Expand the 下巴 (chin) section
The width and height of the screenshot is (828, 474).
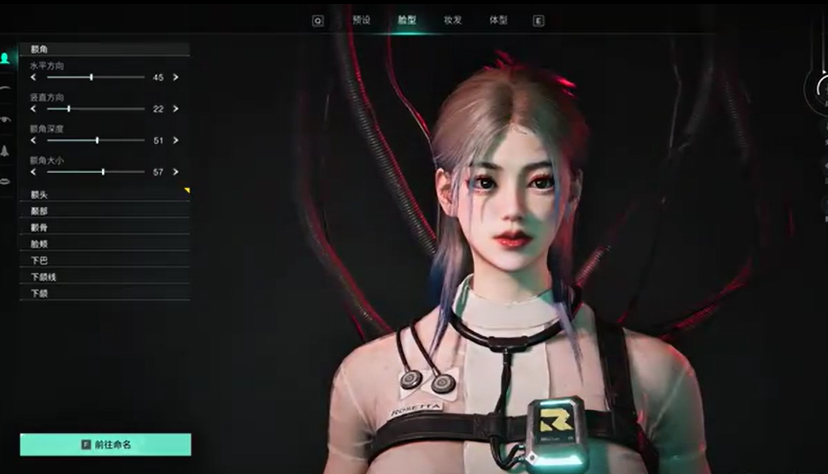pyautogui.click(x=104, y=260)
